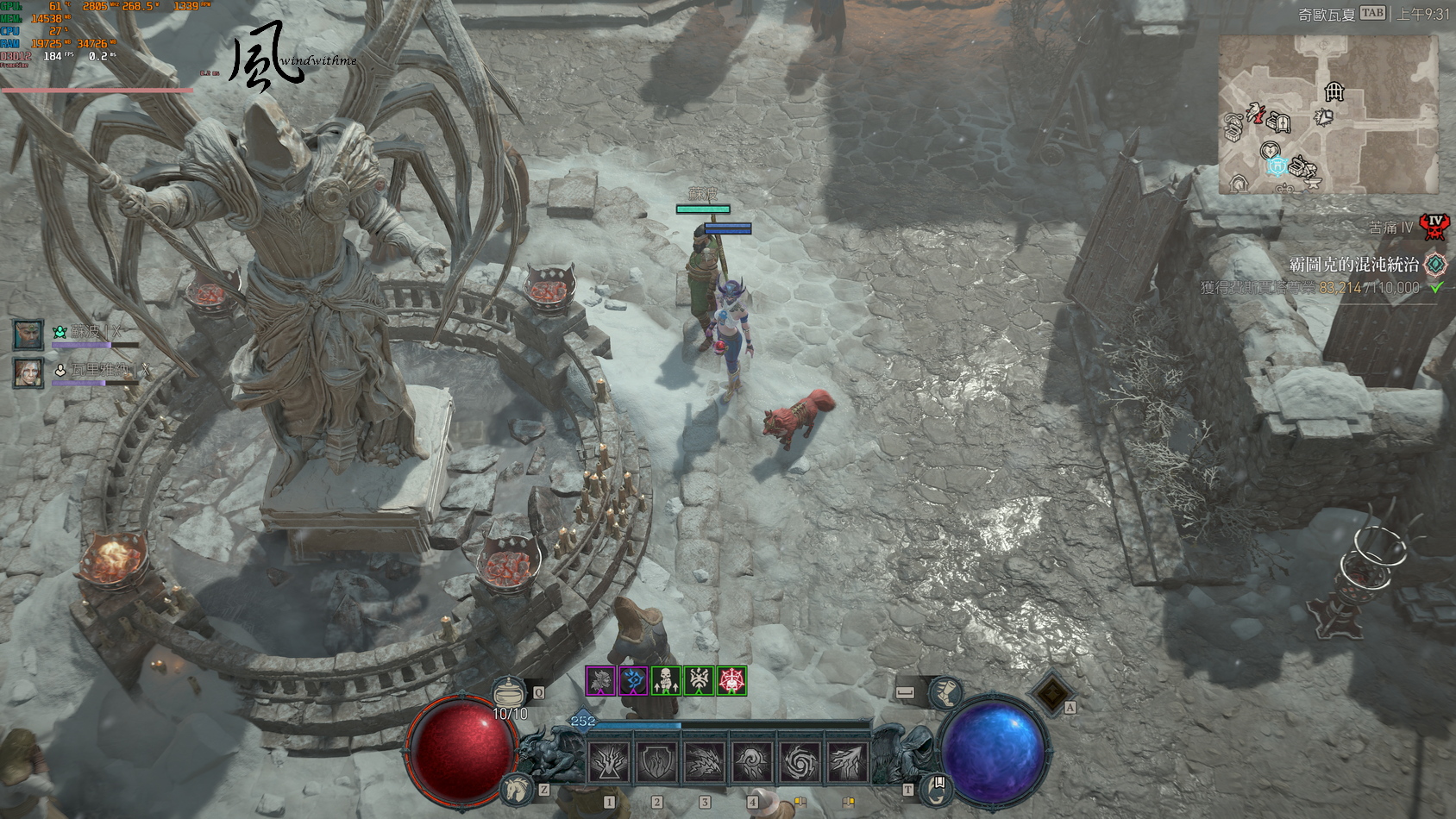Check the blue rune buff icon
The image size is (1456, 819).
click(x=633, y=681)
